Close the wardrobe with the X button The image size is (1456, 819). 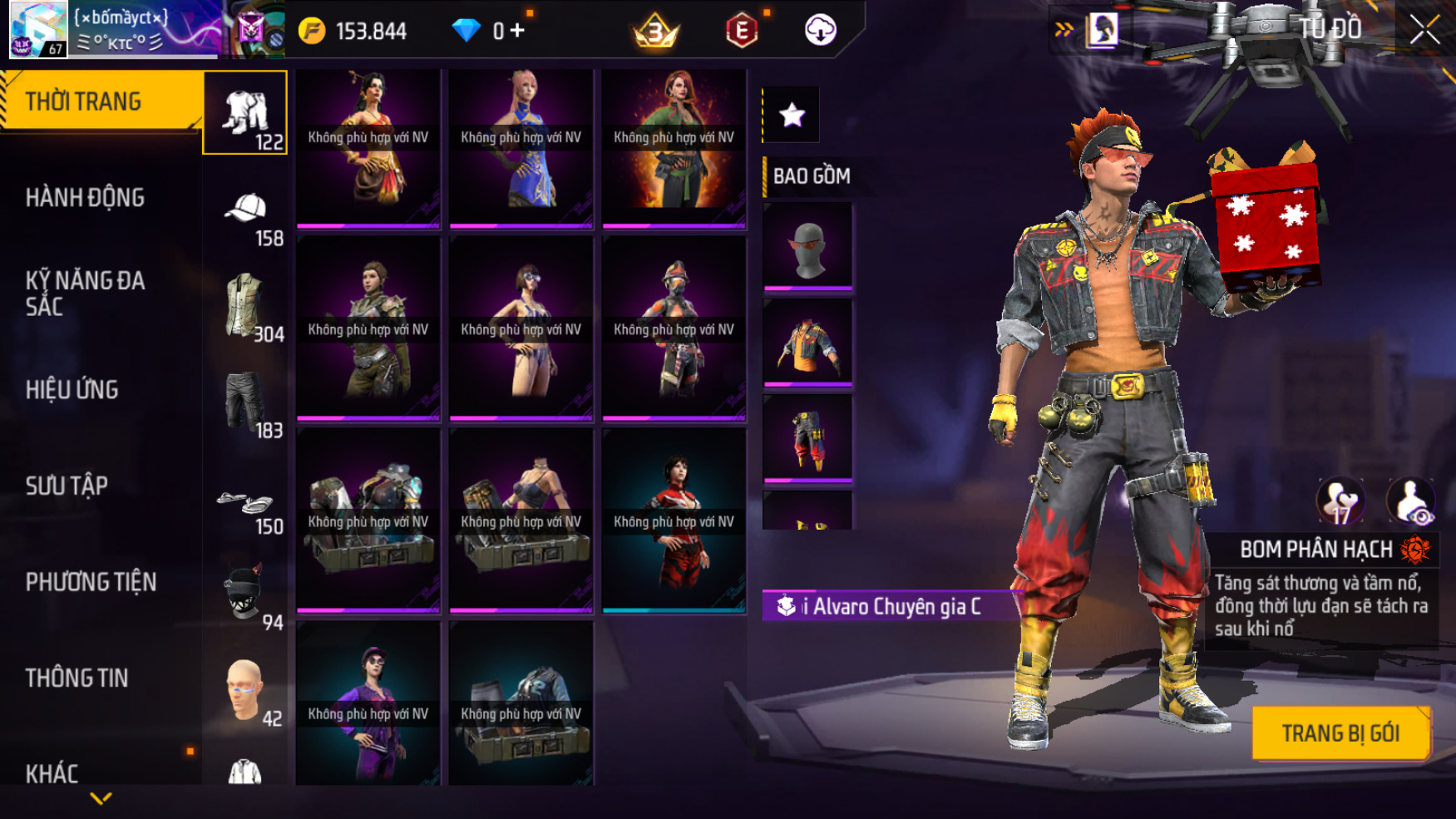(1424, 31)
